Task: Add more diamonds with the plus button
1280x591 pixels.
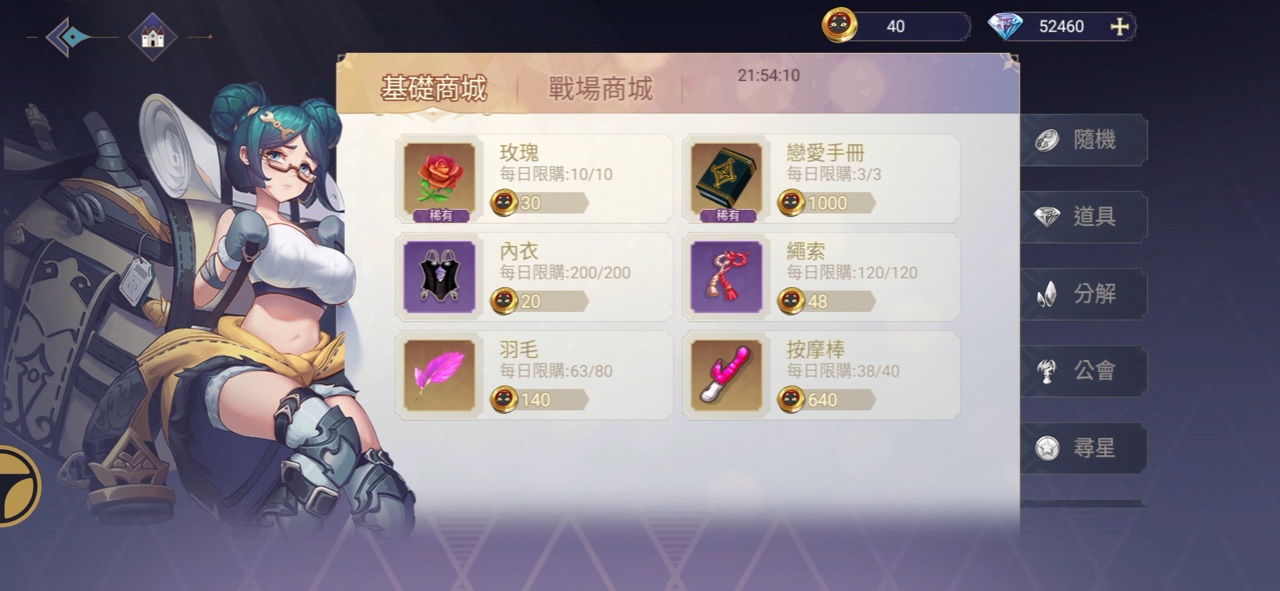Action: point(1120,27)
